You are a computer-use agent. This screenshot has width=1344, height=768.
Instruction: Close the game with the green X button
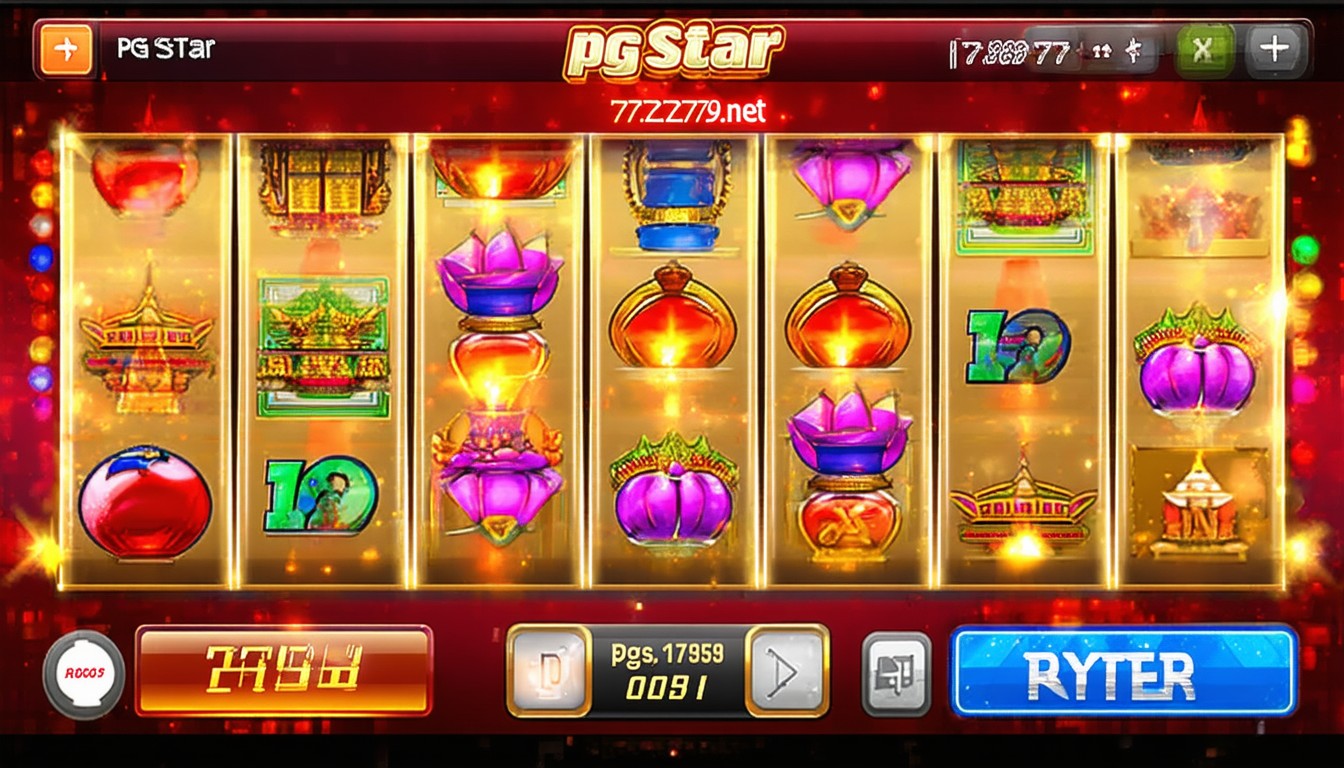pos(1205,49)
